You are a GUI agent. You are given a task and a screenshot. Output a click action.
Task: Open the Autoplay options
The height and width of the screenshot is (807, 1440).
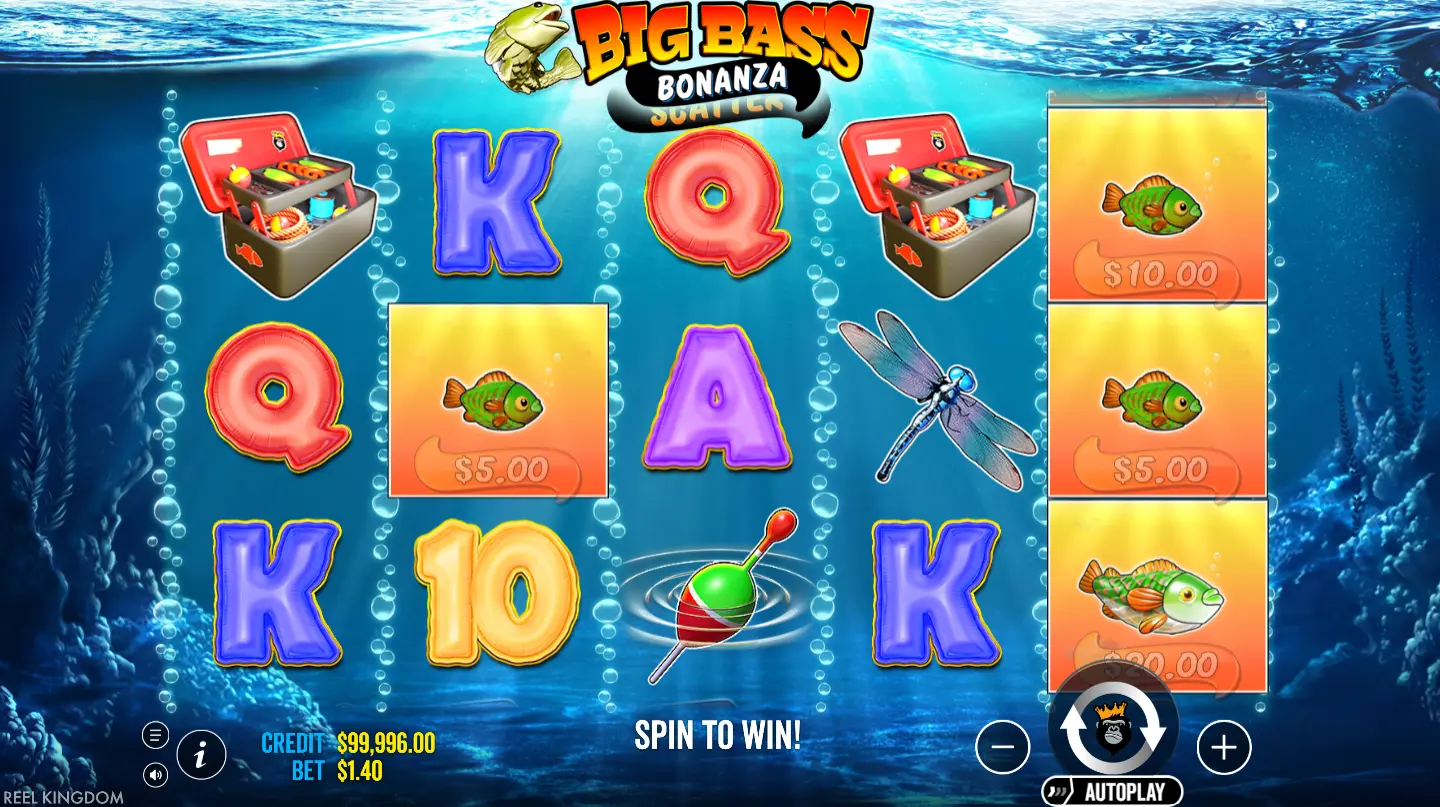tap(1112, 792)
